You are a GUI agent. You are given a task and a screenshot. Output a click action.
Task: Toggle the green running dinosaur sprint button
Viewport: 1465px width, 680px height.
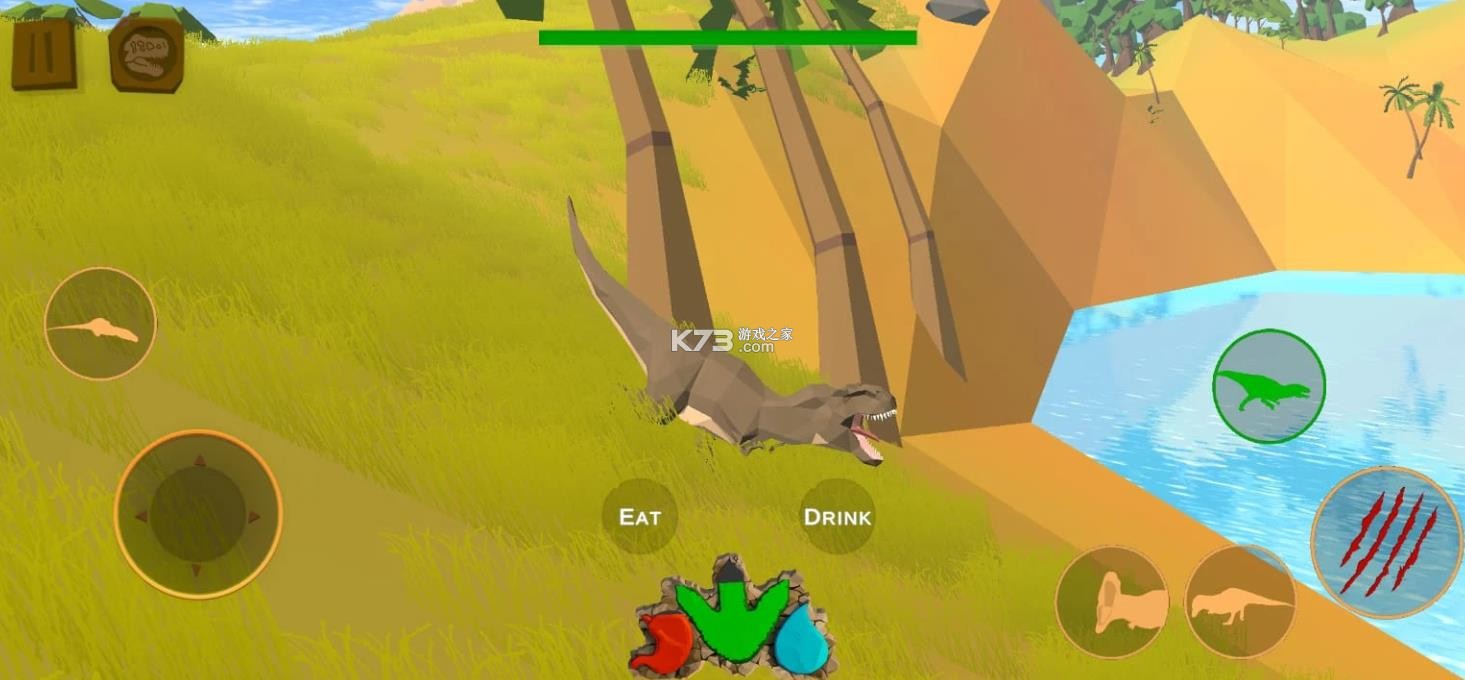[x=1268, y=386]
